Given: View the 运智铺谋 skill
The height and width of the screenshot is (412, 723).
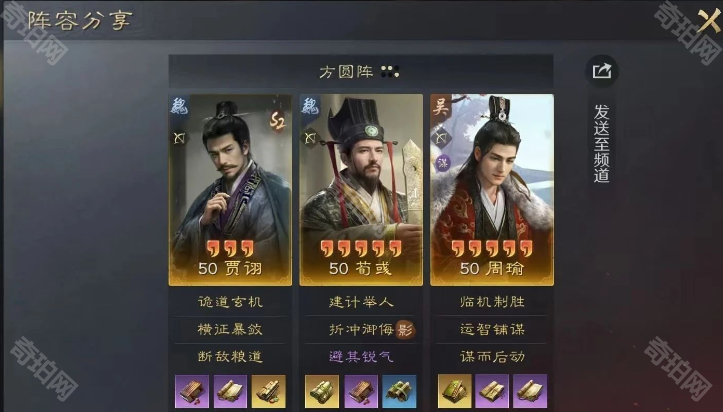Looking at the screenshot, I should [491, 329].
